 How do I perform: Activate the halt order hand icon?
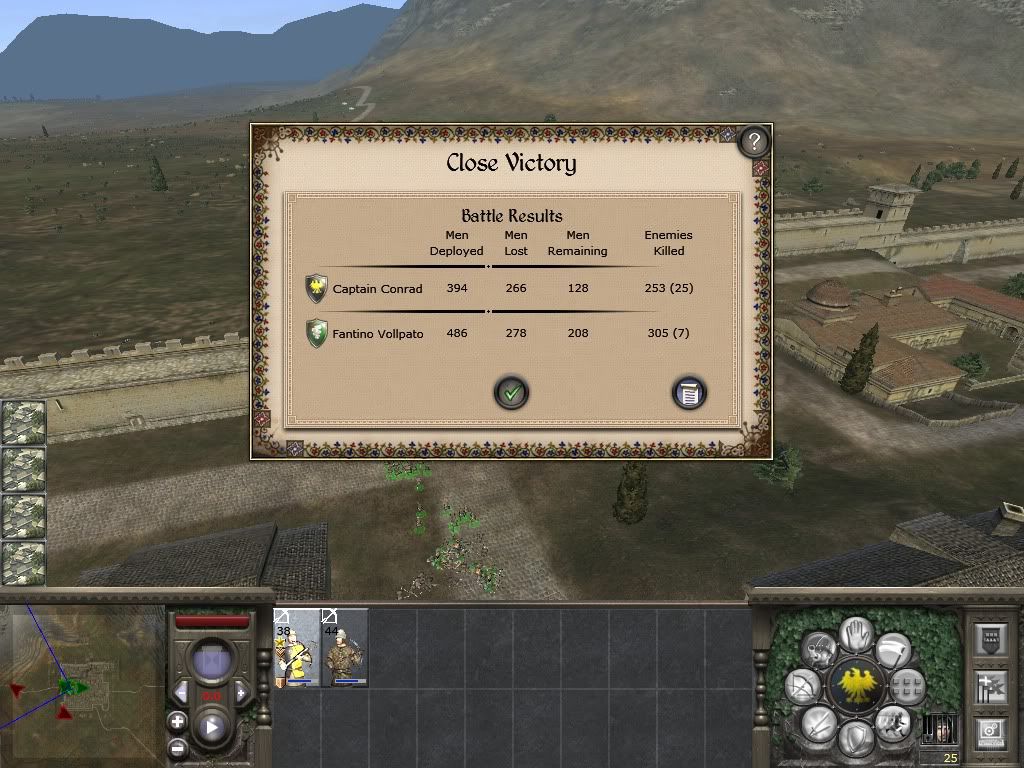[855, 633]
